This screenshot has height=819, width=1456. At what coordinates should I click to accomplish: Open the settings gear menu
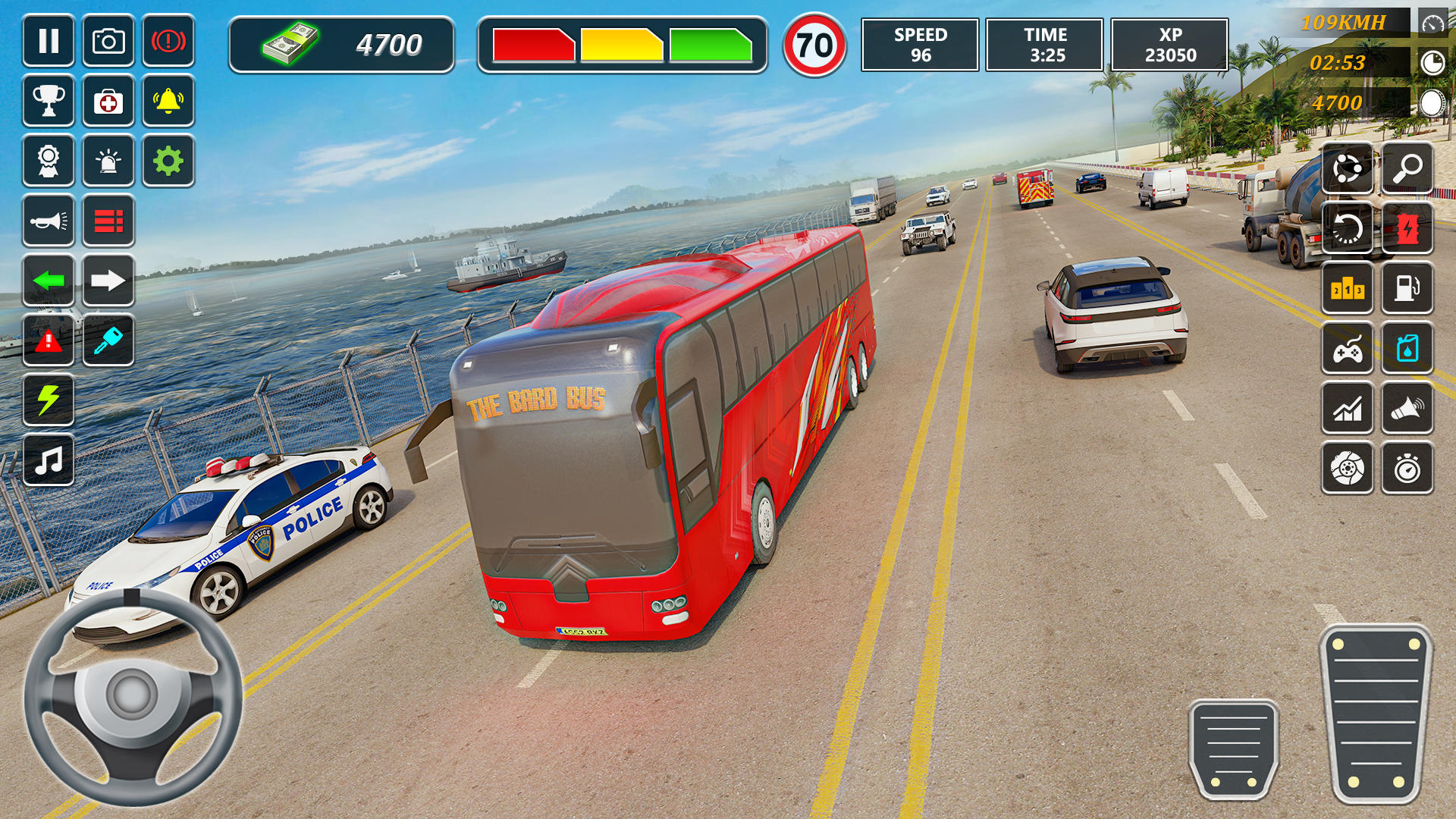(168, 162)
